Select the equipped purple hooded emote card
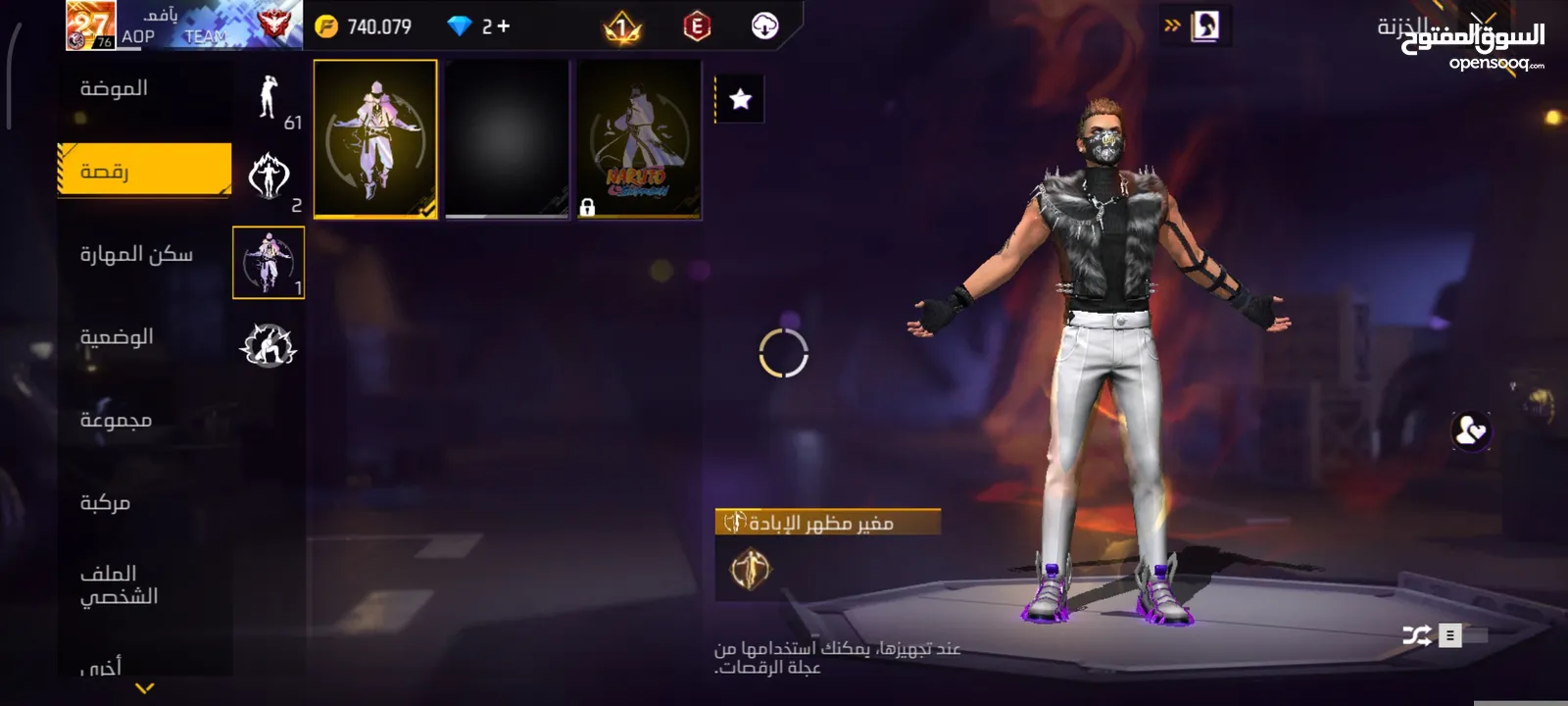The height and width of the screenshot is (706, 1568). coord(375,138)
